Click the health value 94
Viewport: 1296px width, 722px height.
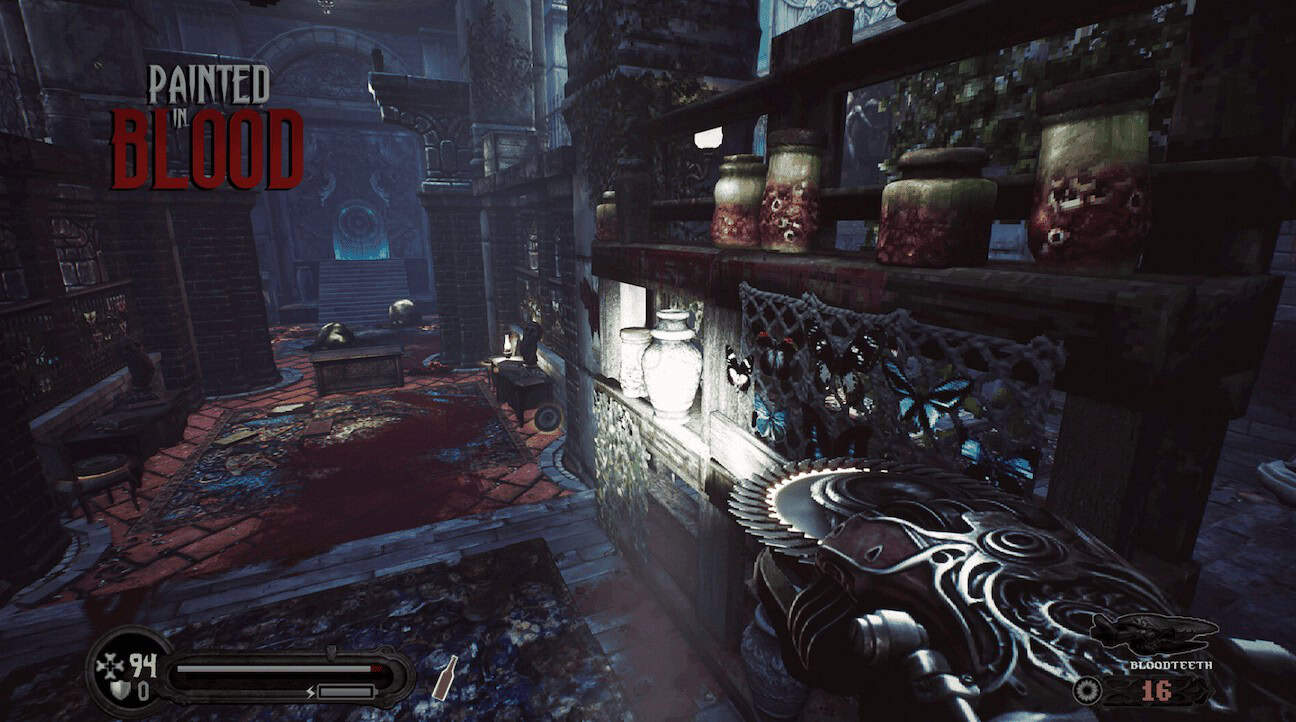pos(143,665)
